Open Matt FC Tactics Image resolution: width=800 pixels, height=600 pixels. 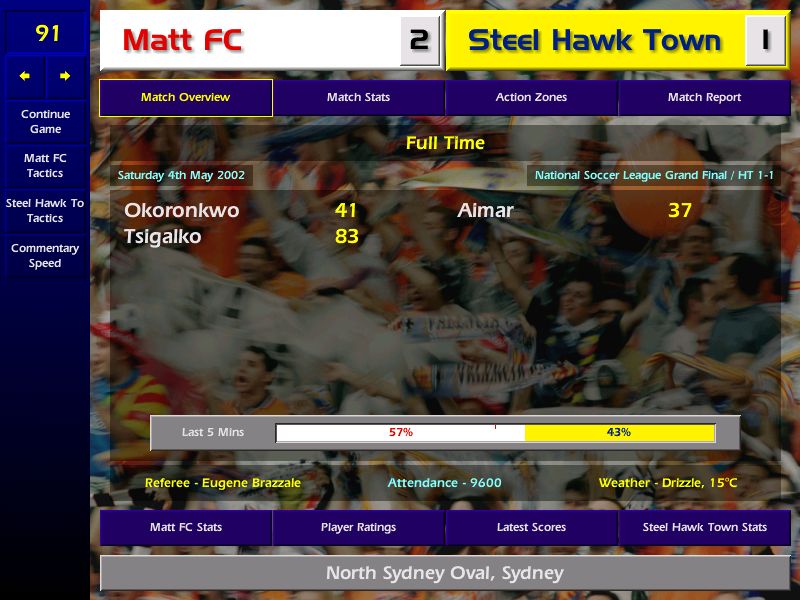45,166
